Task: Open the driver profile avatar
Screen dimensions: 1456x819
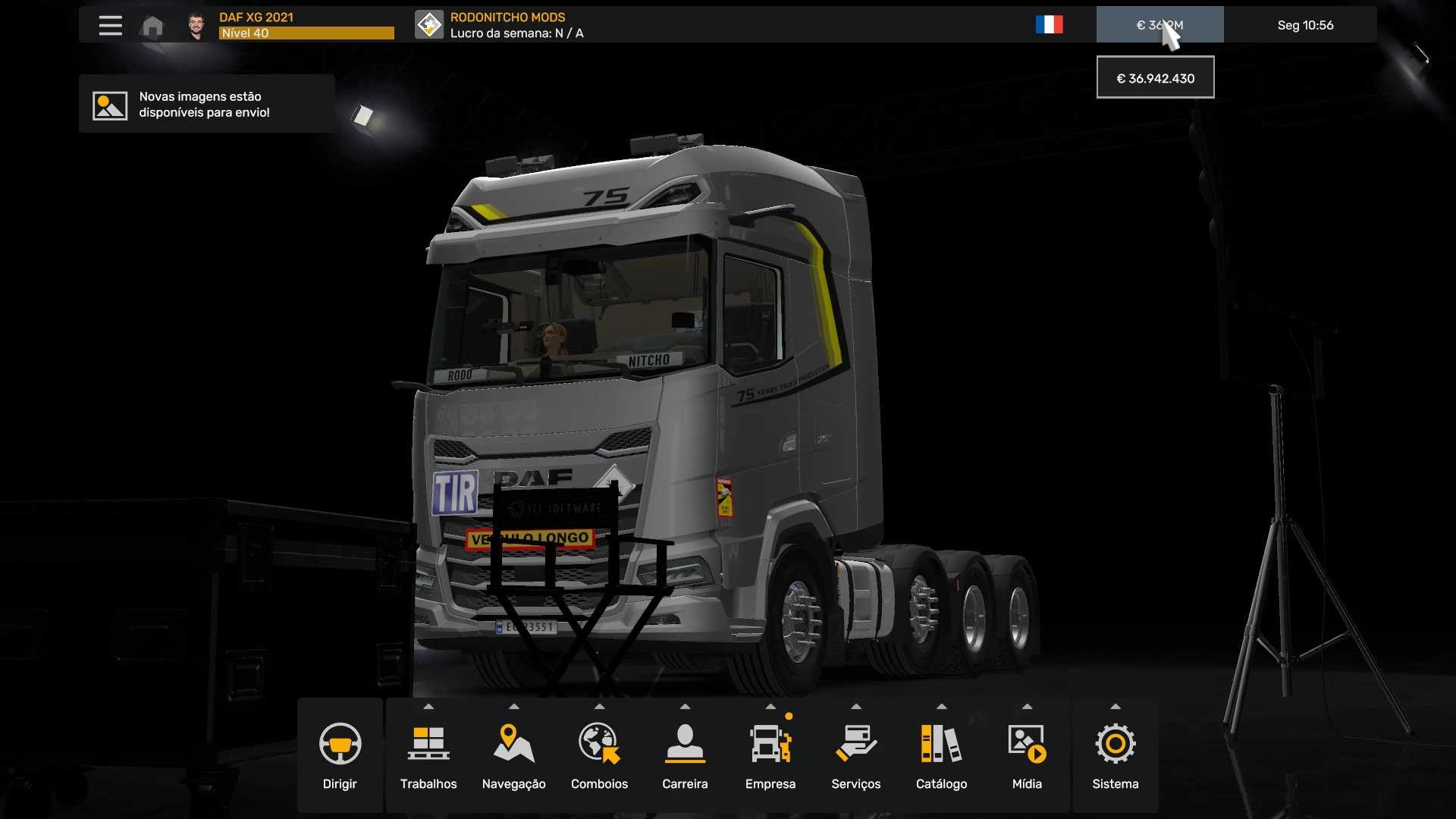Action: point(196,26)
